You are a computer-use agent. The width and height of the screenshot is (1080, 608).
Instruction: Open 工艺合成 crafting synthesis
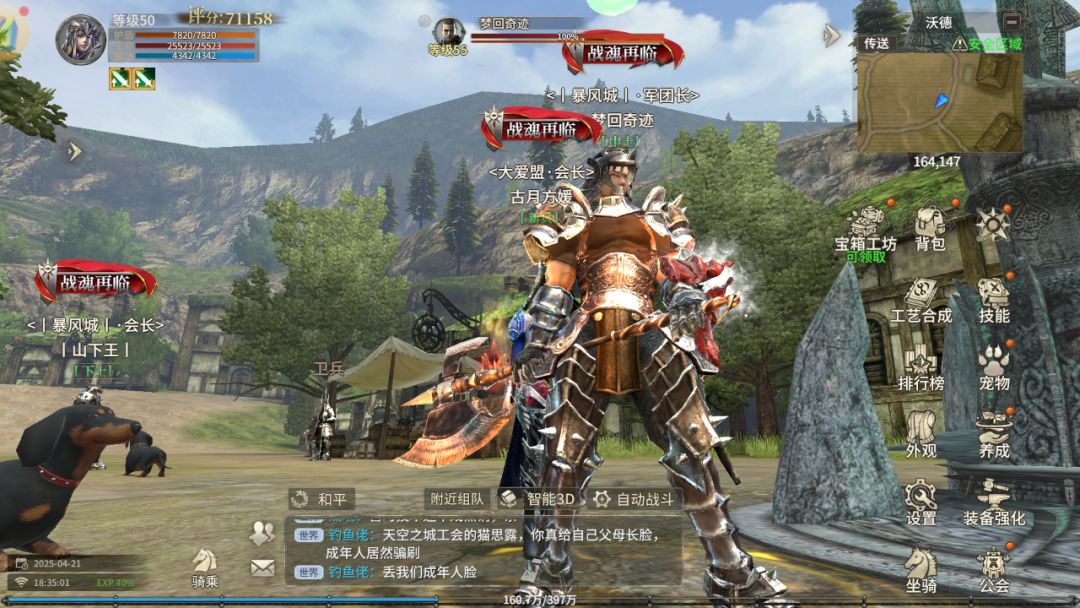(921, 298)
